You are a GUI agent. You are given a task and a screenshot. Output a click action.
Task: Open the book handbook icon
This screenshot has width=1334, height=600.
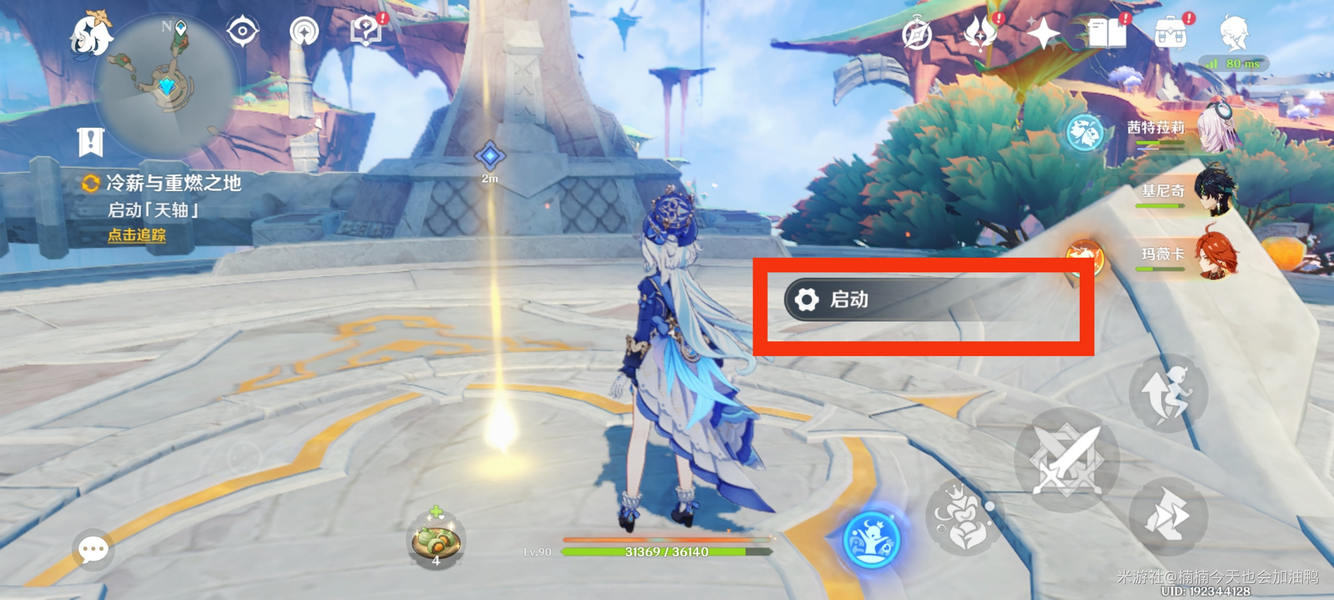pyautogui.click(x=1106, y=33)
